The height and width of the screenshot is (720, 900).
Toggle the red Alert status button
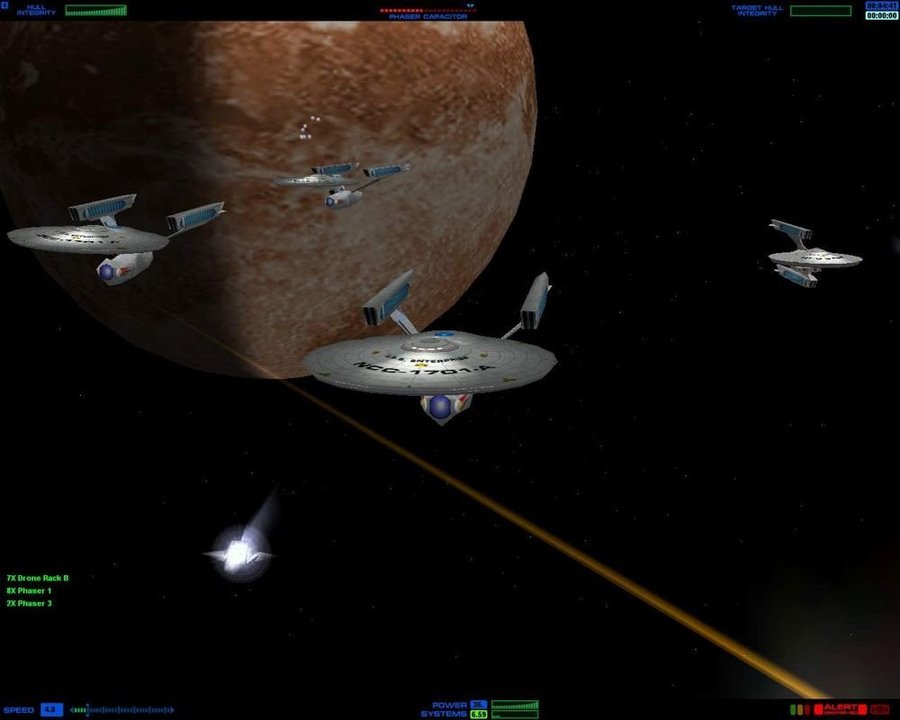coord(840,709)
